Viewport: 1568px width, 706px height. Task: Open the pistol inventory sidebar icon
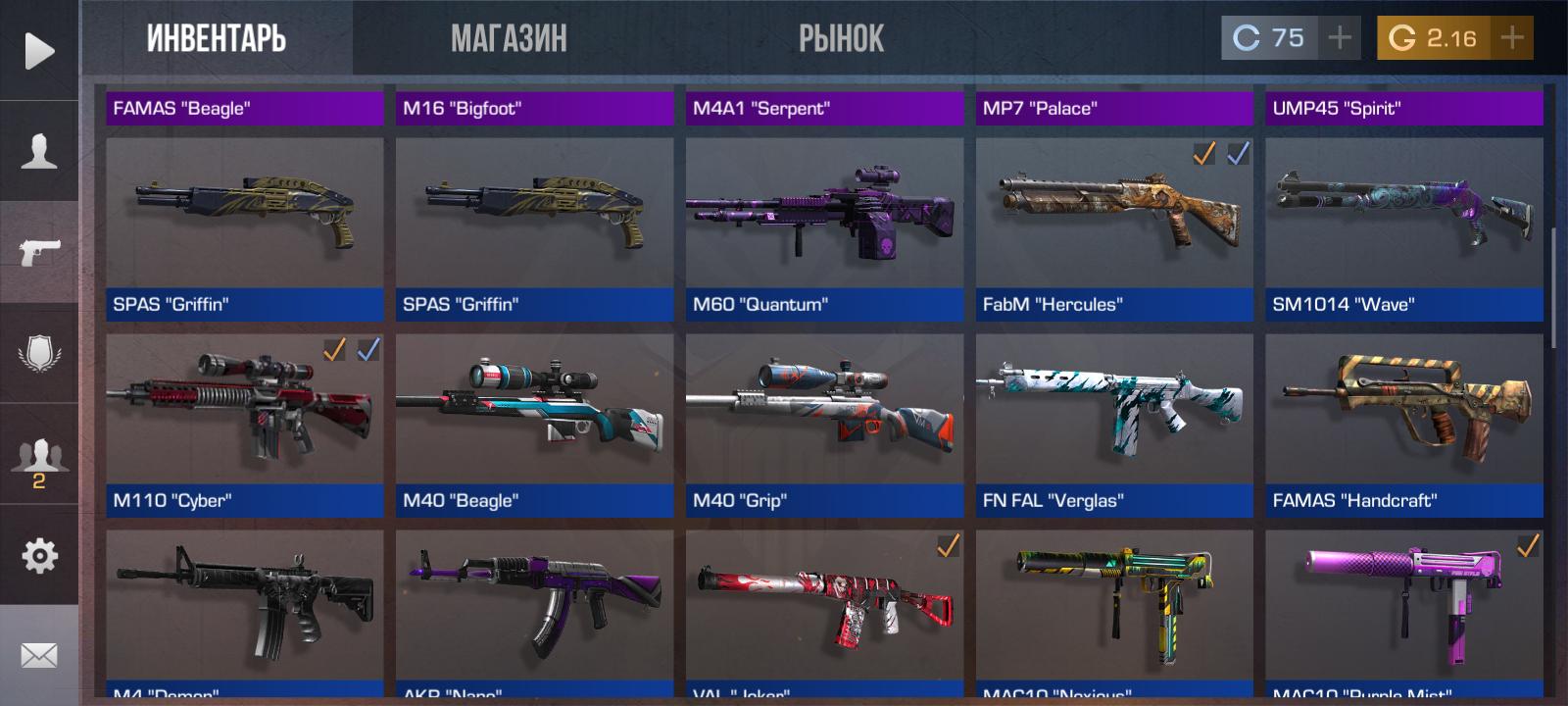[39, 252]
